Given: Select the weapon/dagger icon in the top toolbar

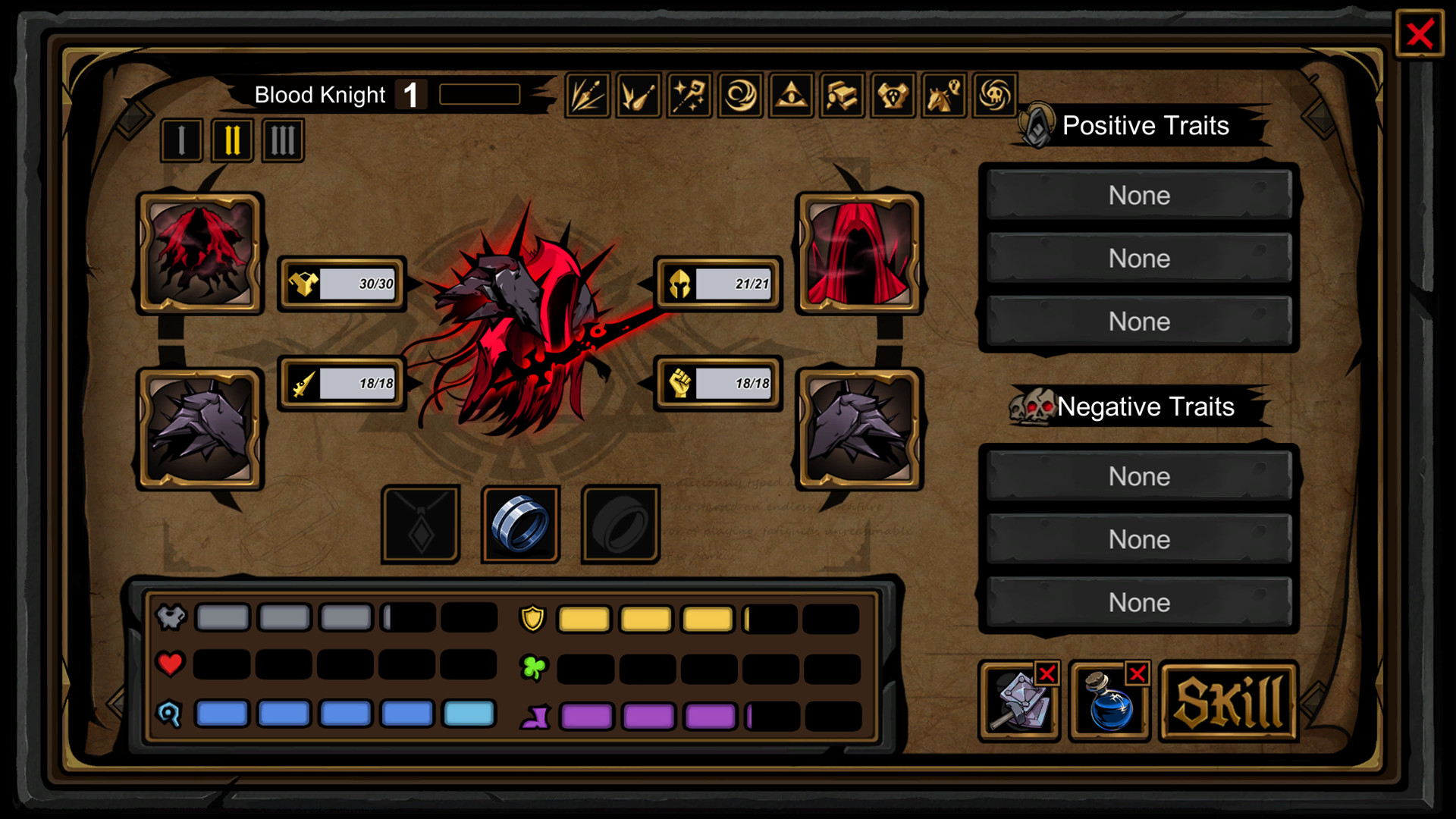Looking at the screenshot, I should pyautogui.click(x=588, y=95).
